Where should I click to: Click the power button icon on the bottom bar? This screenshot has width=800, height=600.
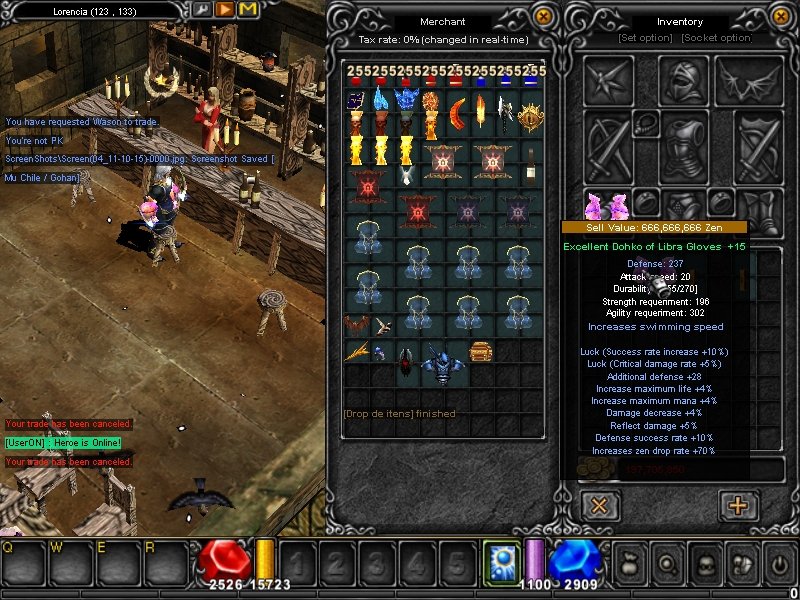[x=778, y=563]
